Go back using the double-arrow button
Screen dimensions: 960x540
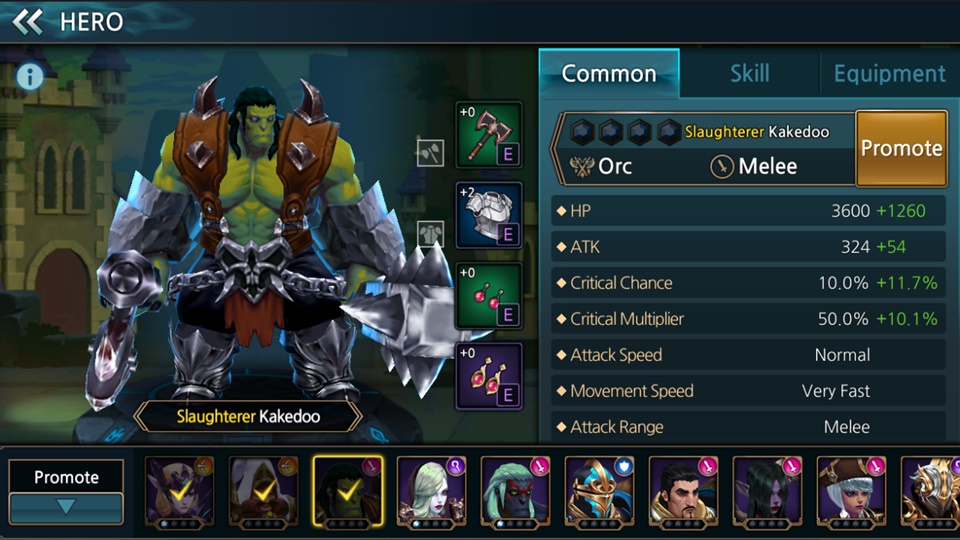[x=27, y=21]
